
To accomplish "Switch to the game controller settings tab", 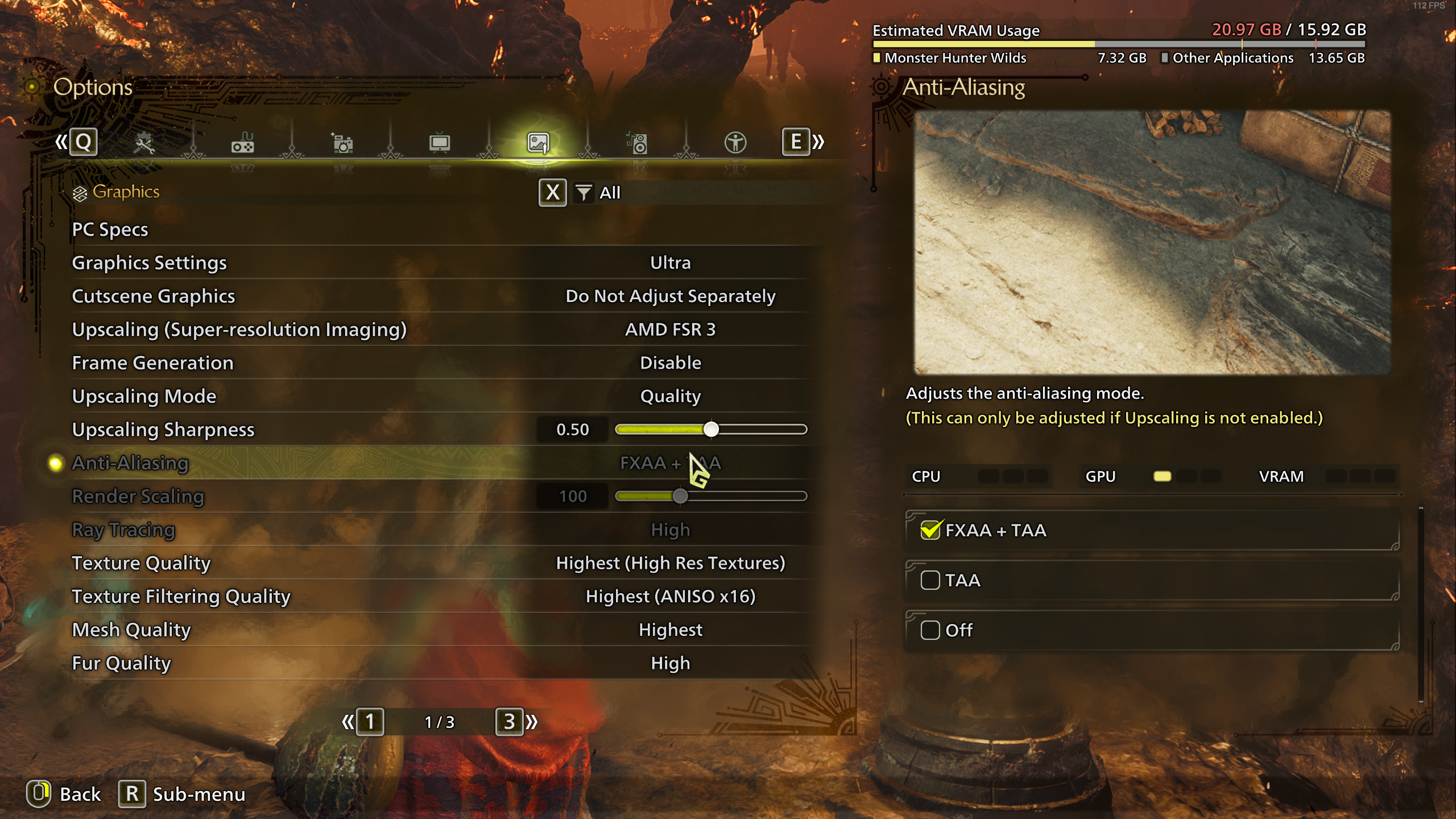I will click(x=243, y=143).
